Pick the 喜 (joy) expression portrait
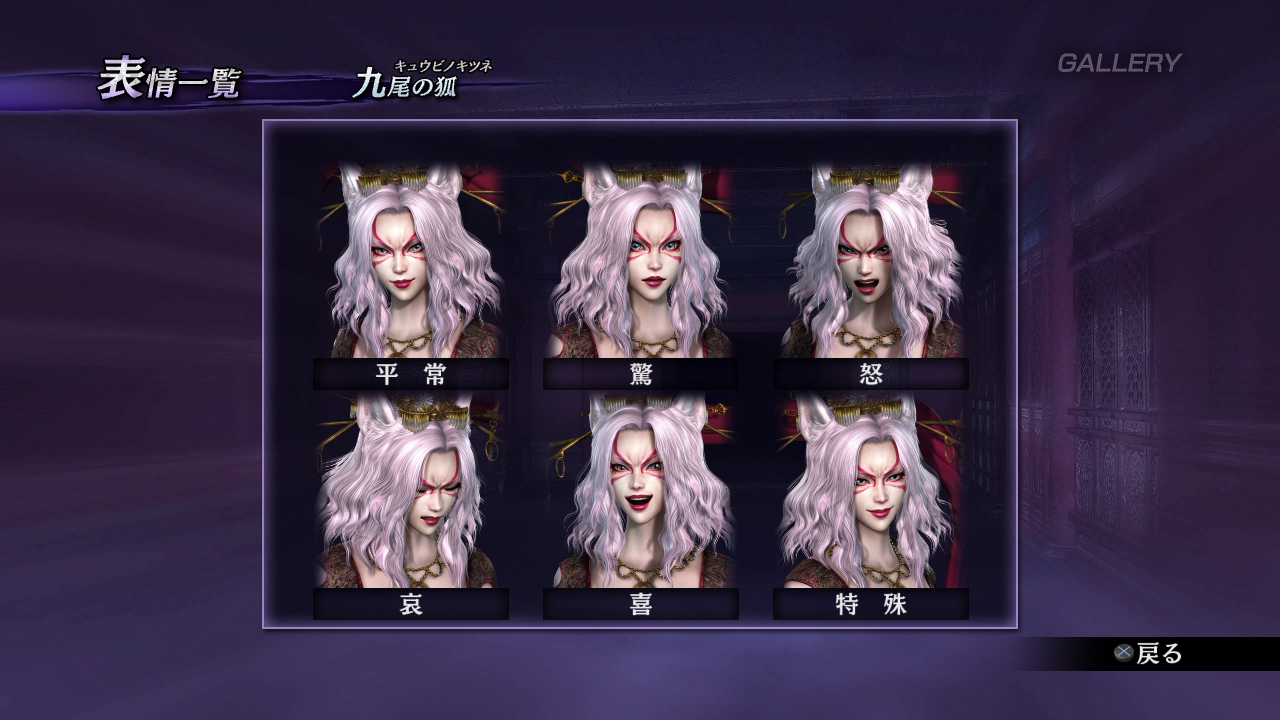 pyautogui.click(x=641, y=495)
